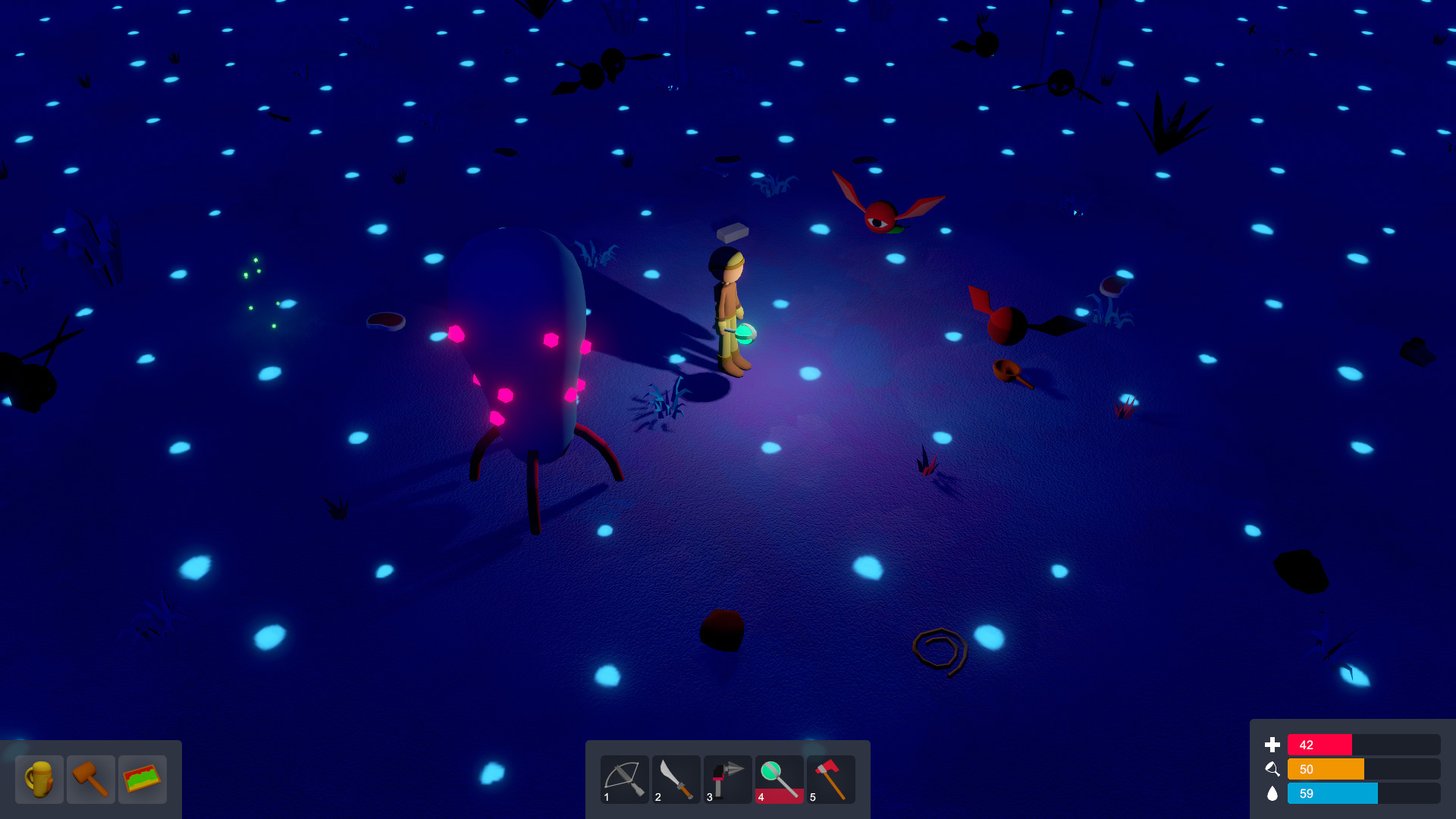The width and height of the screenshot is (1456, 819).
Task: Select the pickaxe in hotbar slot 3
Action: 727,779
